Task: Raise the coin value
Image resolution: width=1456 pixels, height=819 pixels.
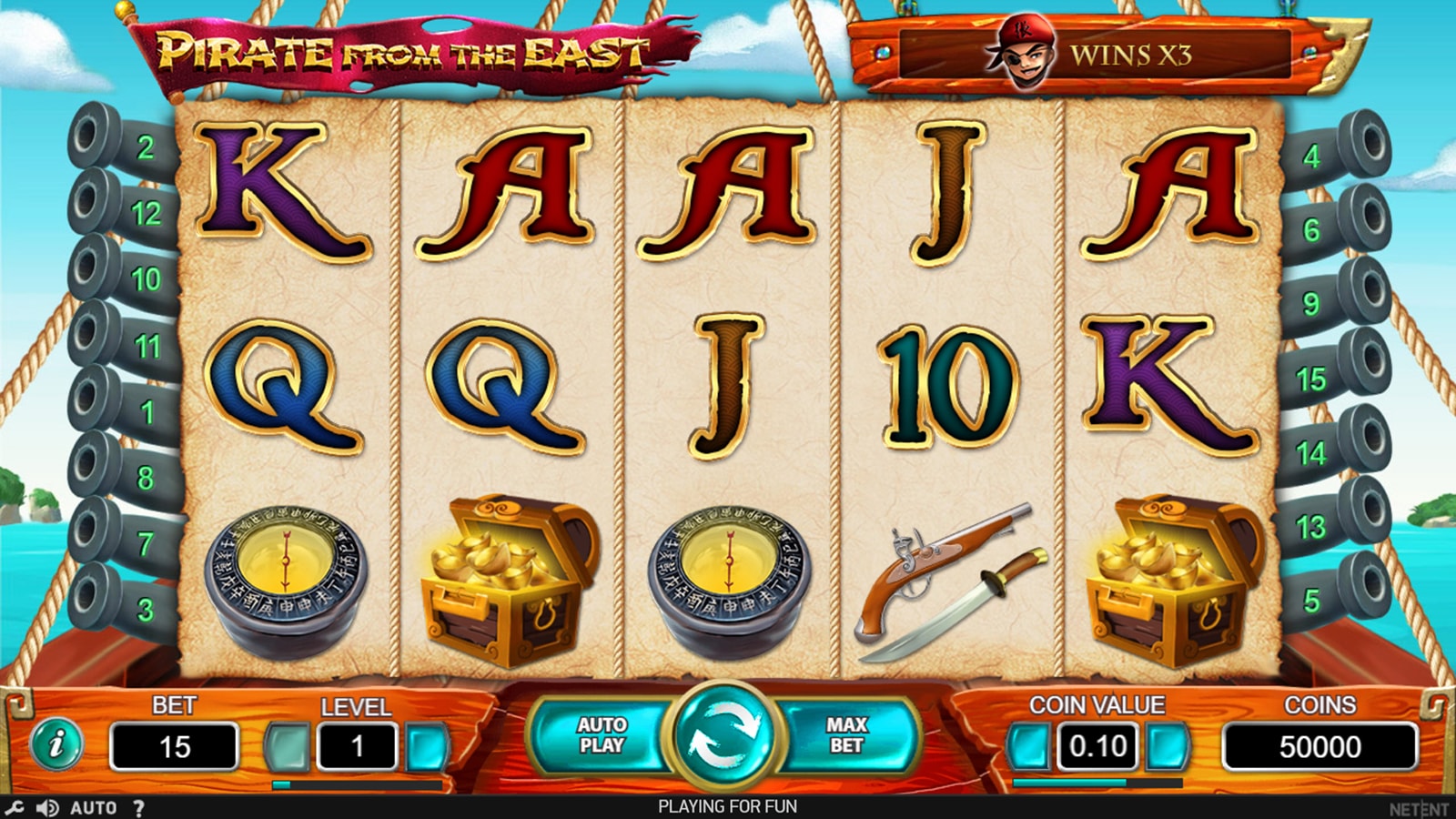Action: [x=1167, y=747]
